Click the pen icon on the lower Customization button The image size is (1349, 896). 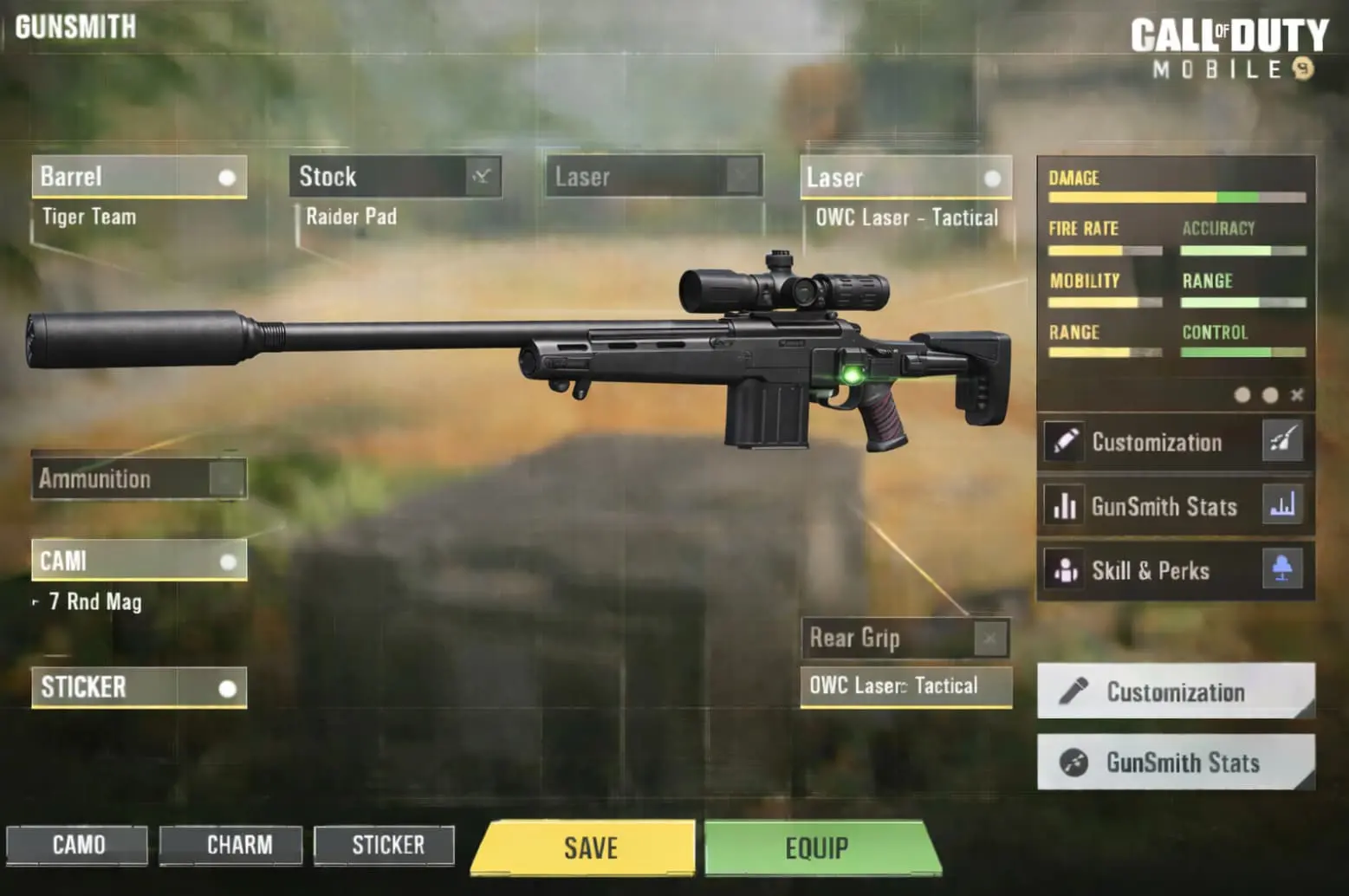coord(1075,691)
